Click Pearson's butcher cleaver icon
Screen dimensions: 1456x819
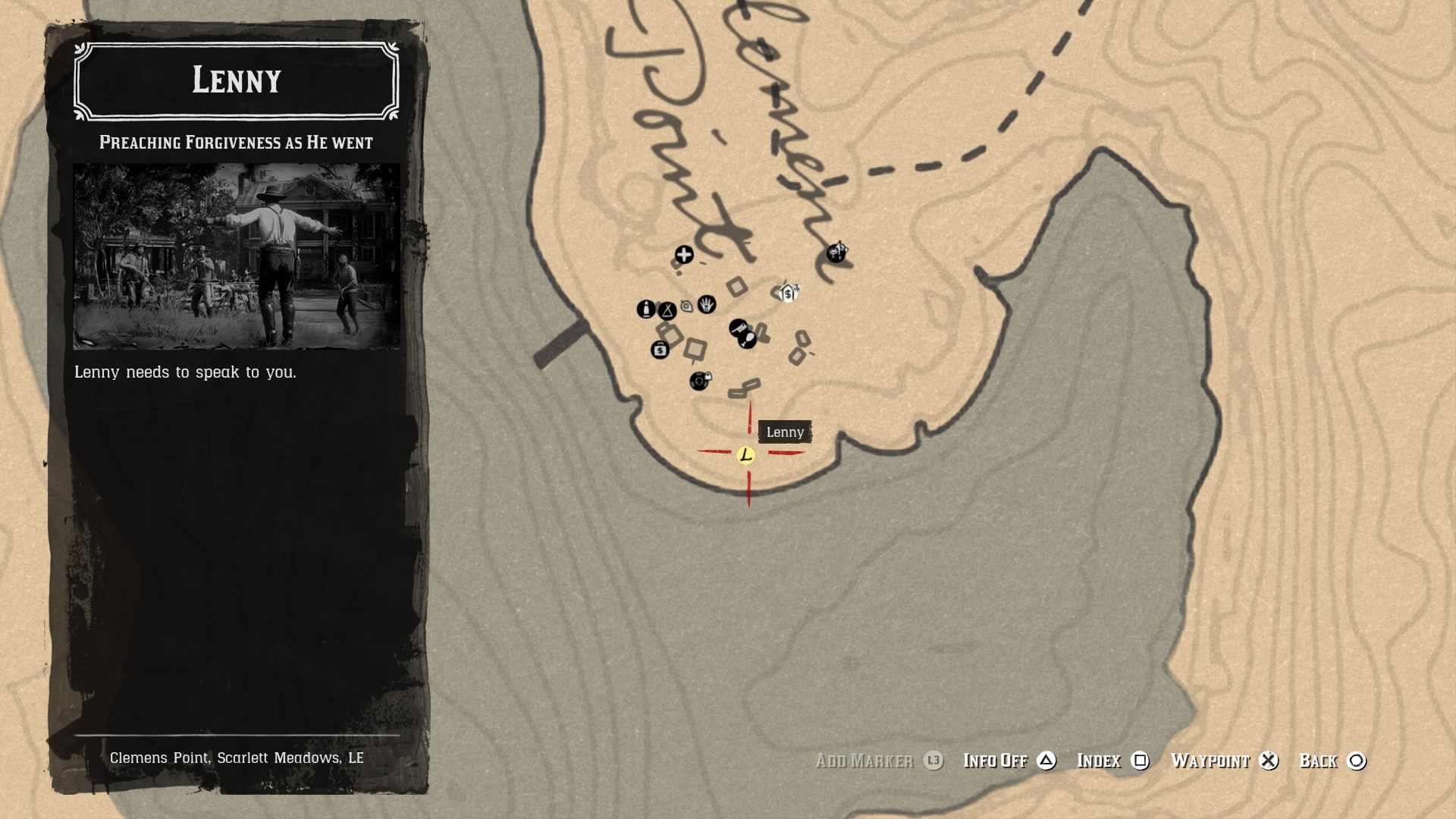739,328
